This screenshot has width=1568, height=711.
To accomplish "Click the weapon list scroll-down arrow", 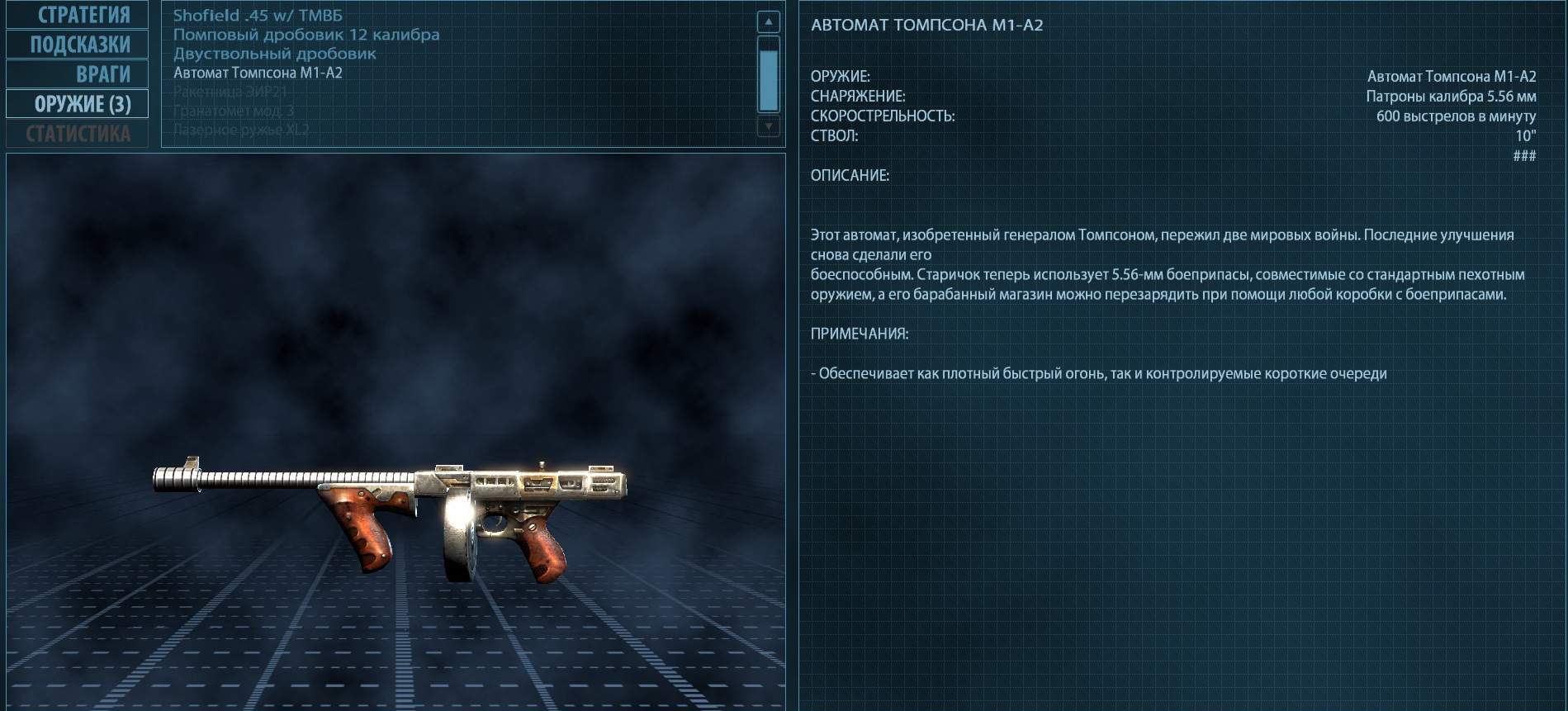I will coord(769,126).
